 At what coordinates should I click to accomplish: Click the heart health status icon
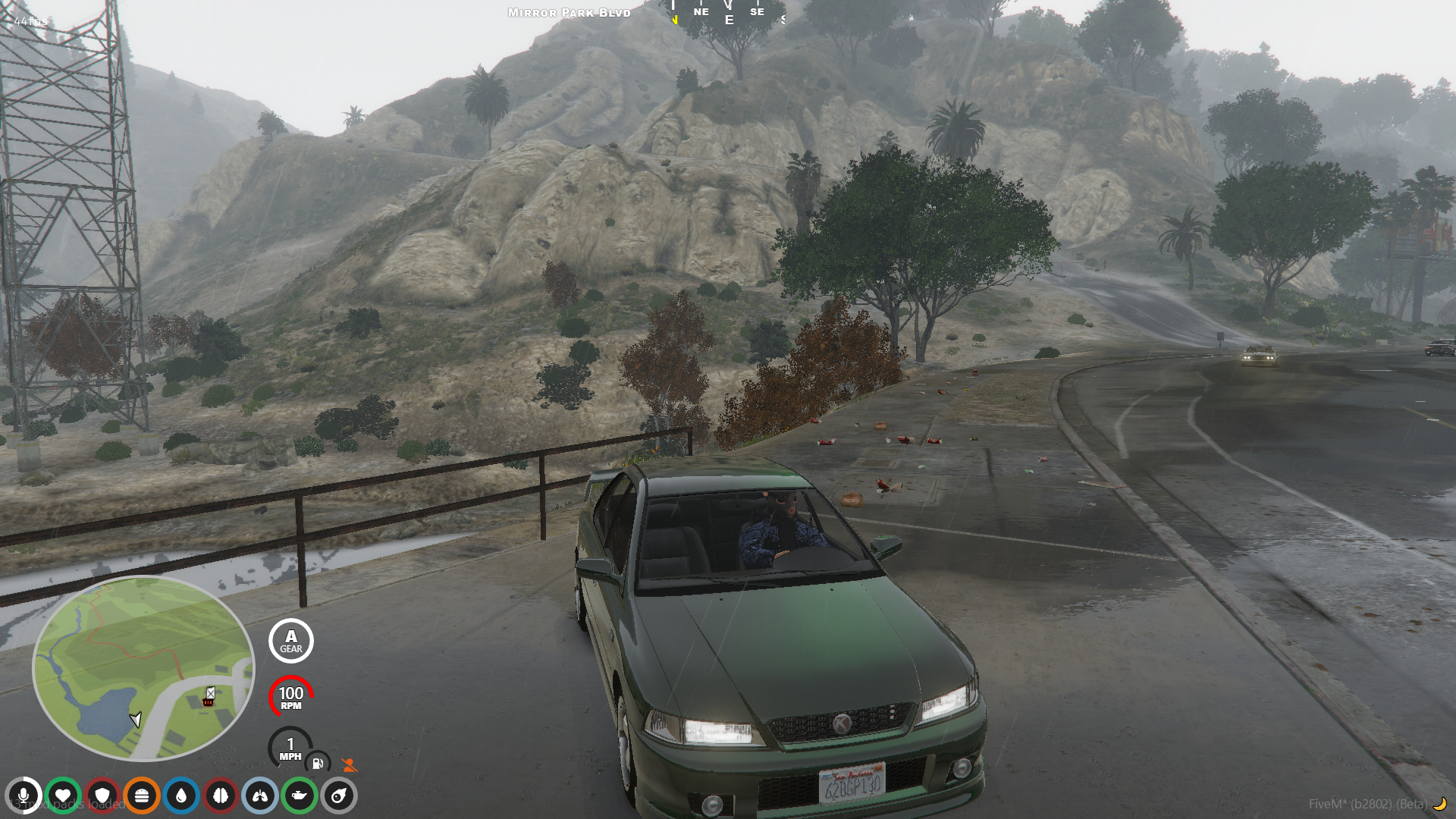pos(62,797)
